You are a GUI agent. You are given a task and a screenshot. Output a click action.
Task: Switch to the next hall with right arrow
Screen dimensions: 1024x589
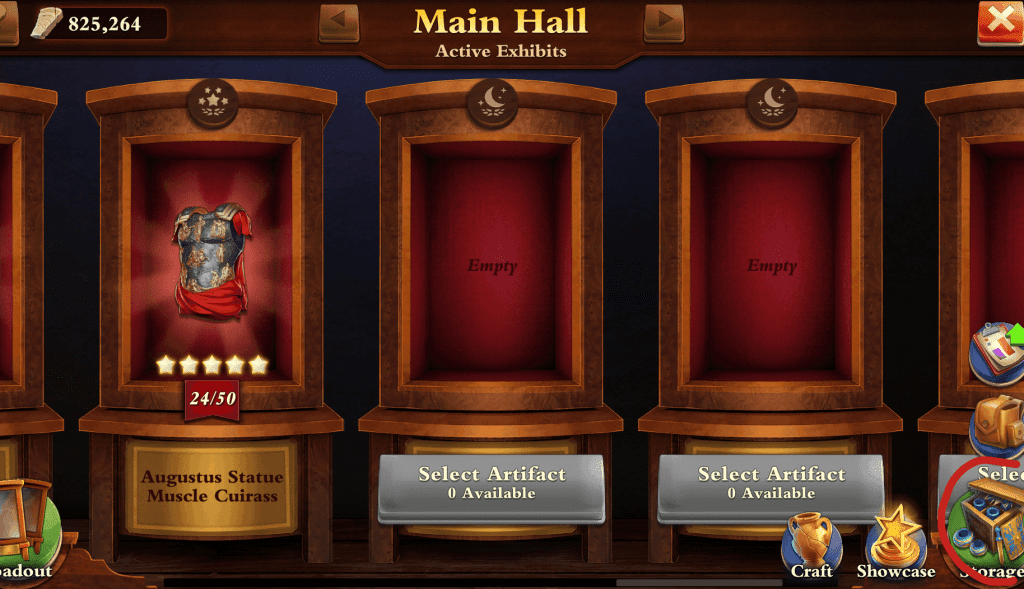[664, 21]
